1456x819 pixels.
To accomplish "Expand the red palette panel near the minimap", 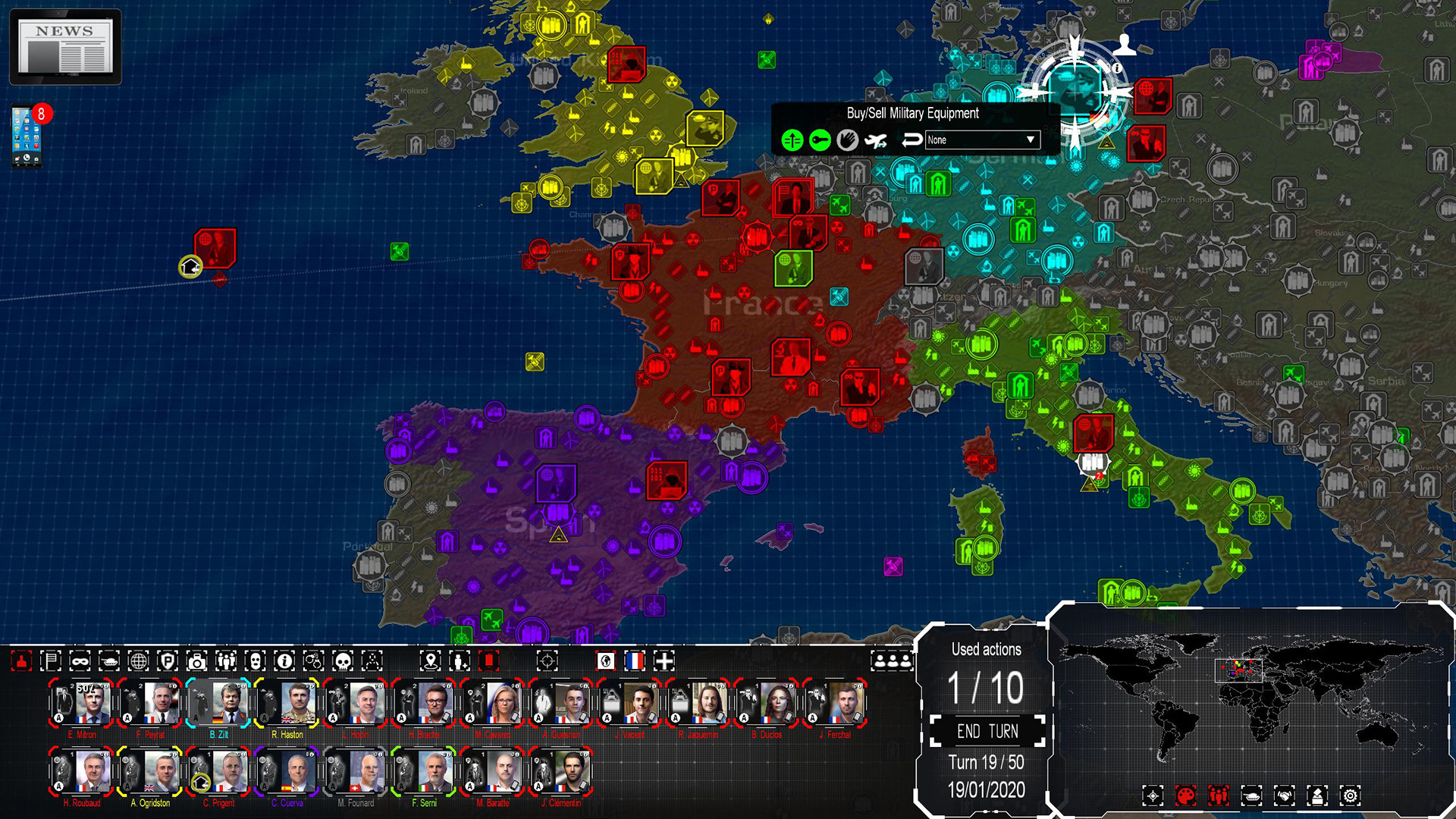I will click(1187, 795).
